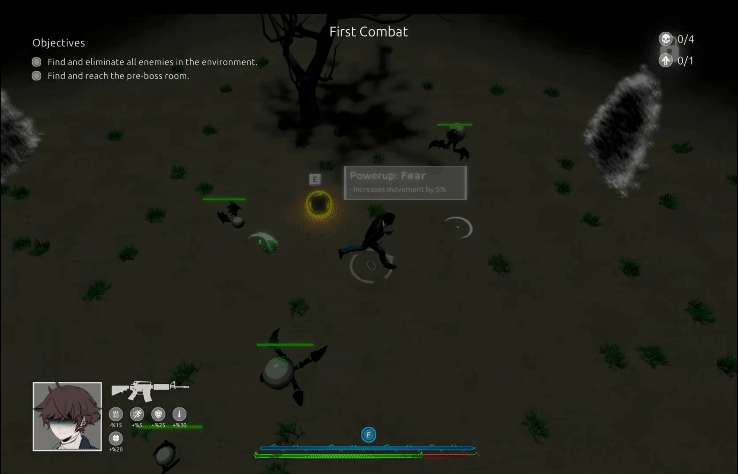738x474 pixels.
Task: Click the Powerup: Fear tooltip panel
Action: coord(405,182)
